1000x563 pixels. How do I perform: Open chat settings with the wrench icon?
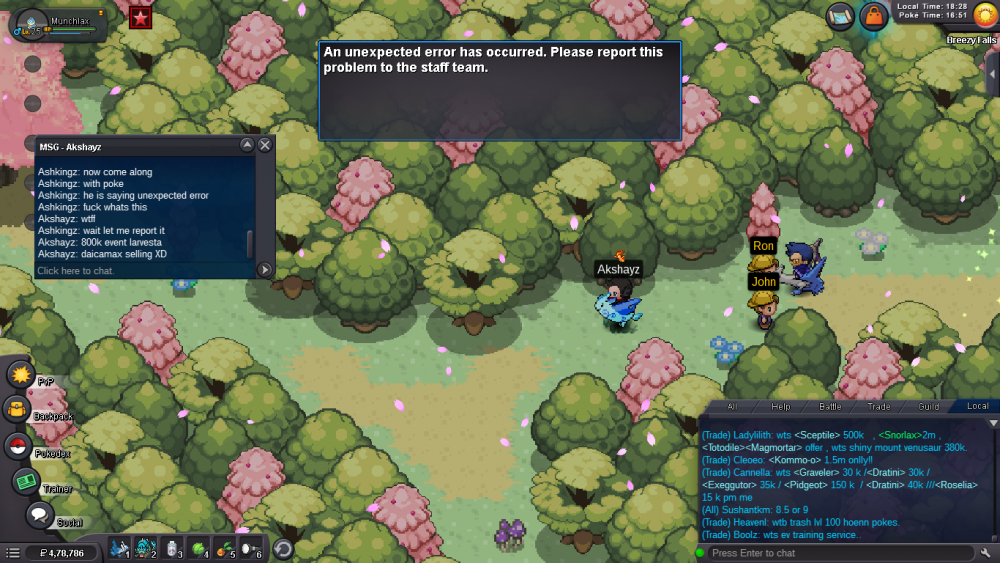coord(985,553)
